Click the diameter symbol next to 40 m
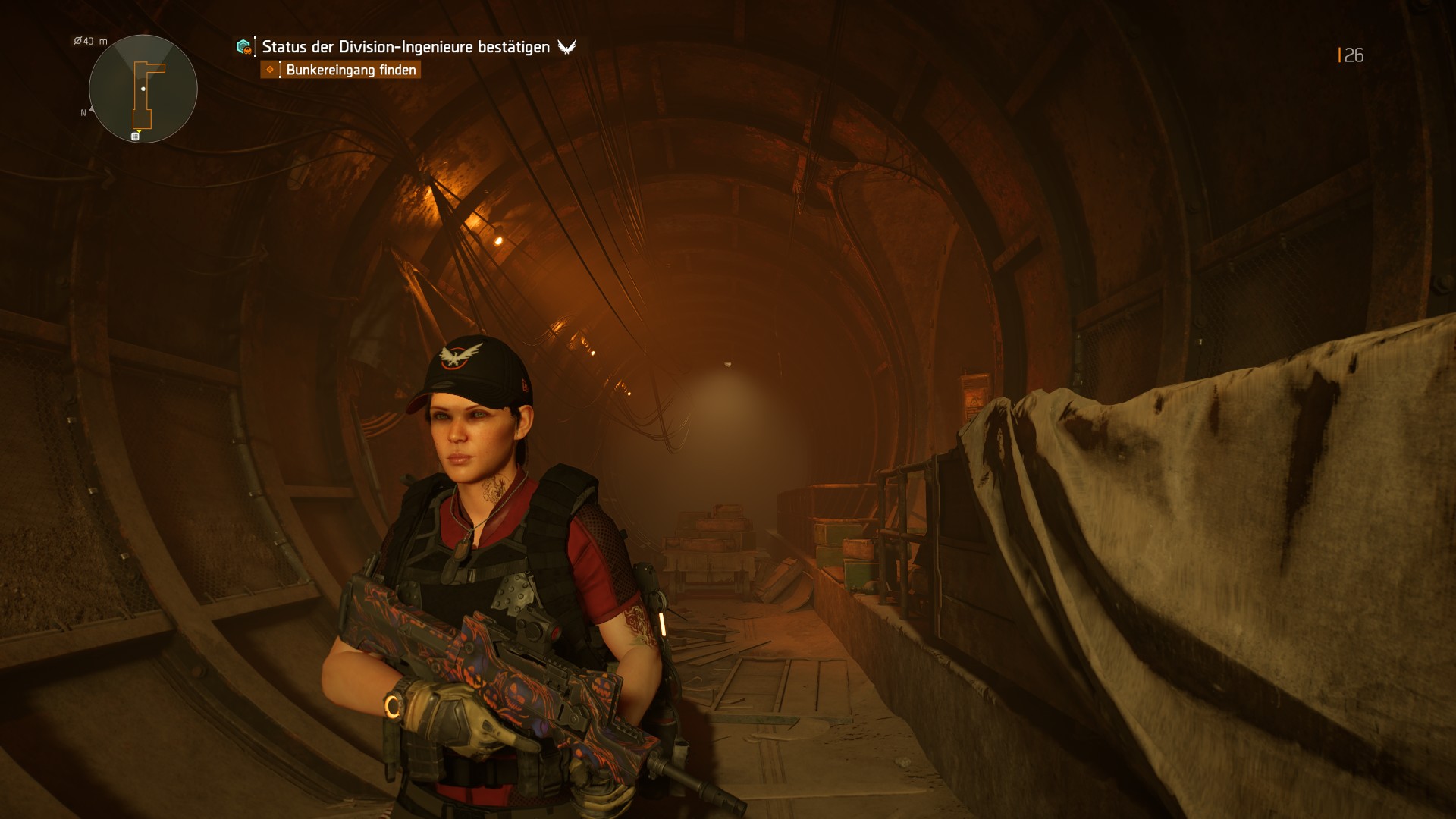Viewport: 1456px width, 819px height. tap(77, 41)
